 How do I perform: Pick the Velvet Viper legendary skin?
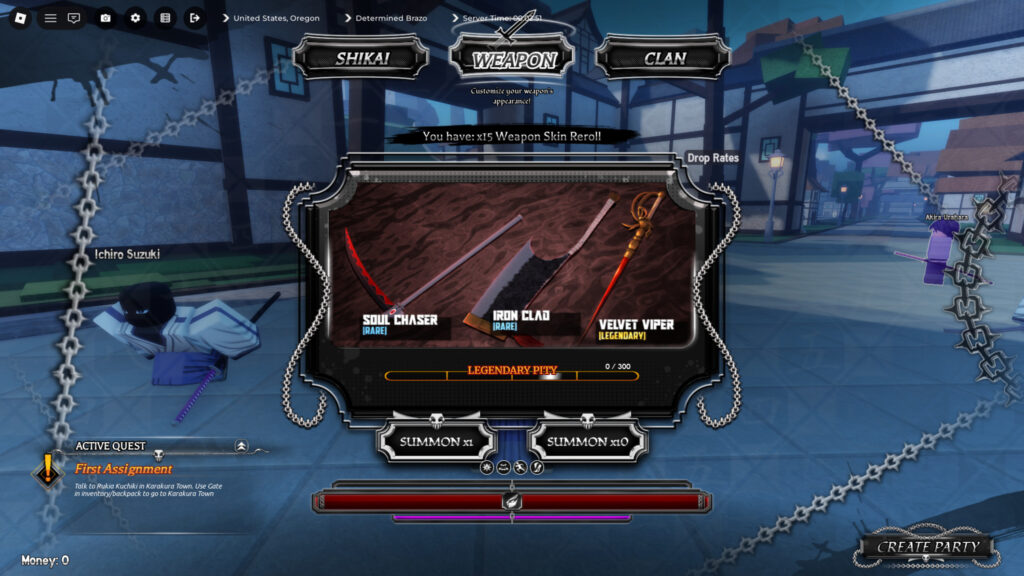(x=635, y=325)
